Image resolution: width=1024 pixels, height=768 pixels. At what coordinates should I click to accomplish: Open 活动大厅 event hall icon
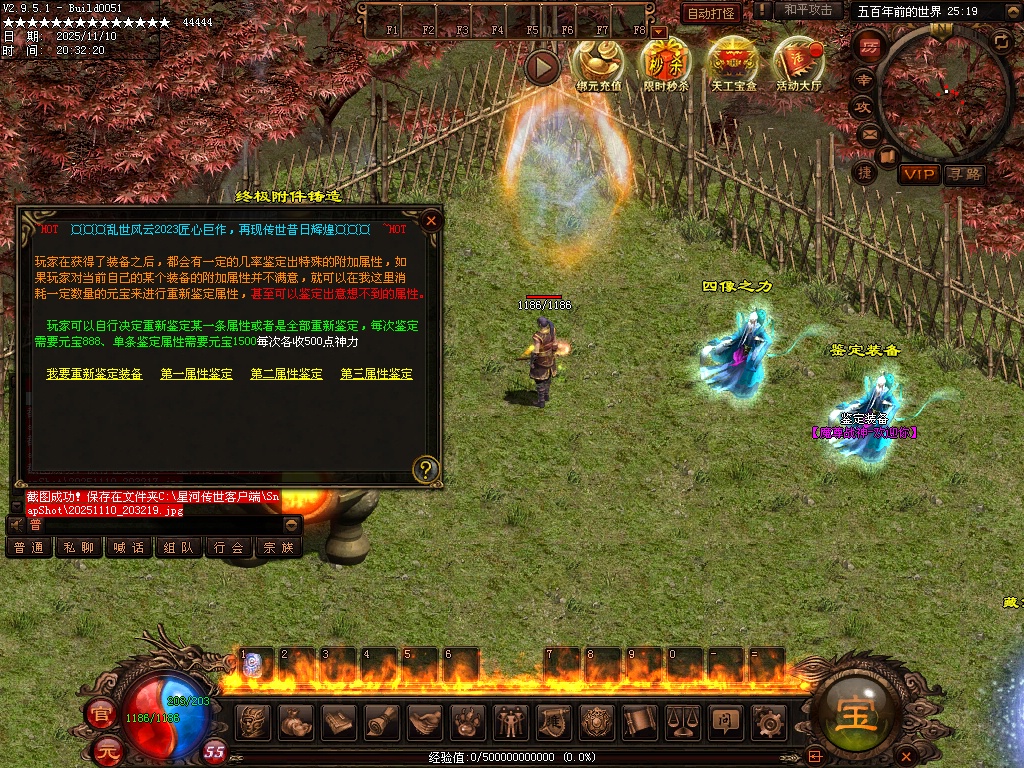click(799, 63)
